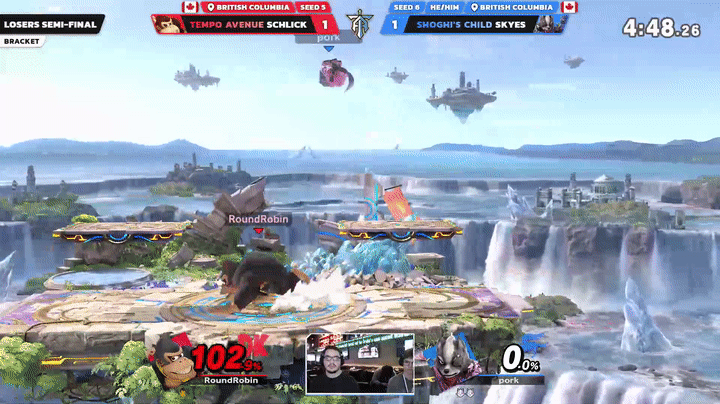Select the Shoghi's Child Skyes player banner
This screenshot has width=720, height=404.
tap(470, 23)
